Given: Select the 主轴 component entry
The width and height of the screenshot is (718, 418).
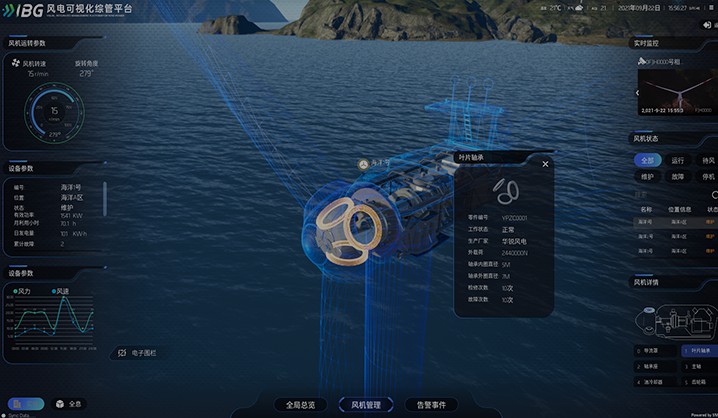Looking at the screenshot, I should (x=698, y=366).
